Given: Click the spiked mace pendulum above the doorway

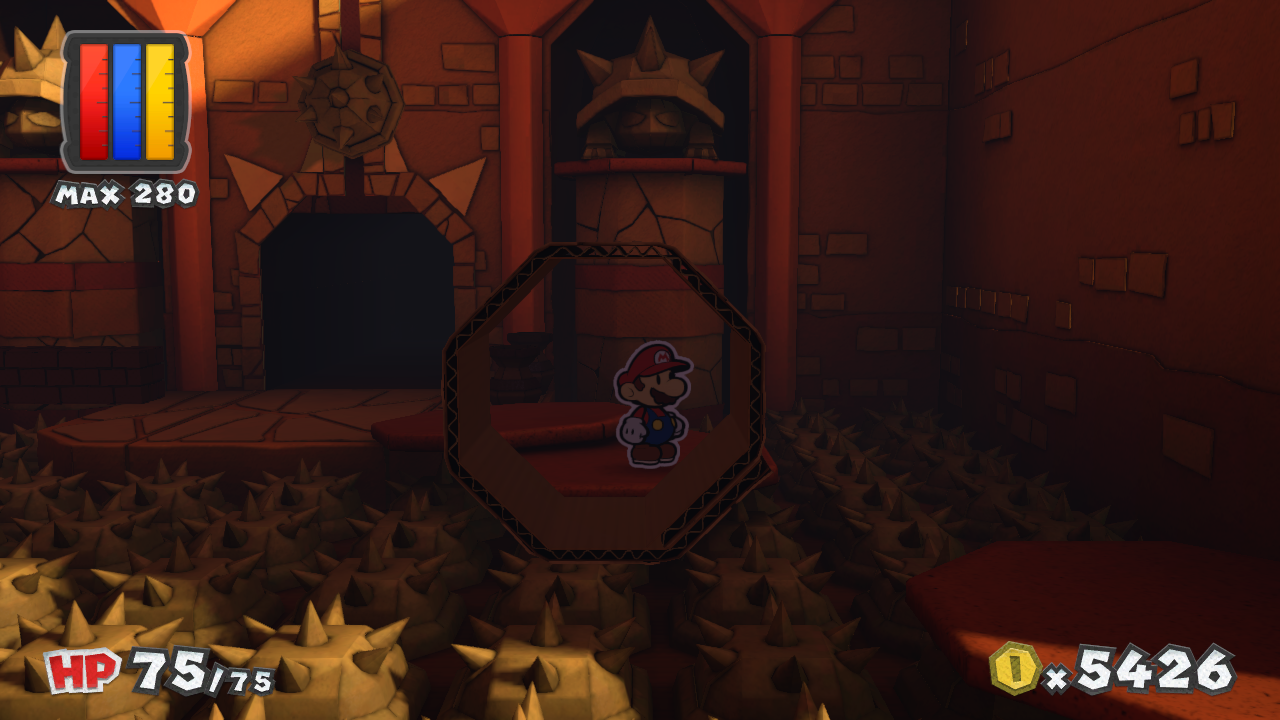Looking at the screenshot, I should coord(352,100).
